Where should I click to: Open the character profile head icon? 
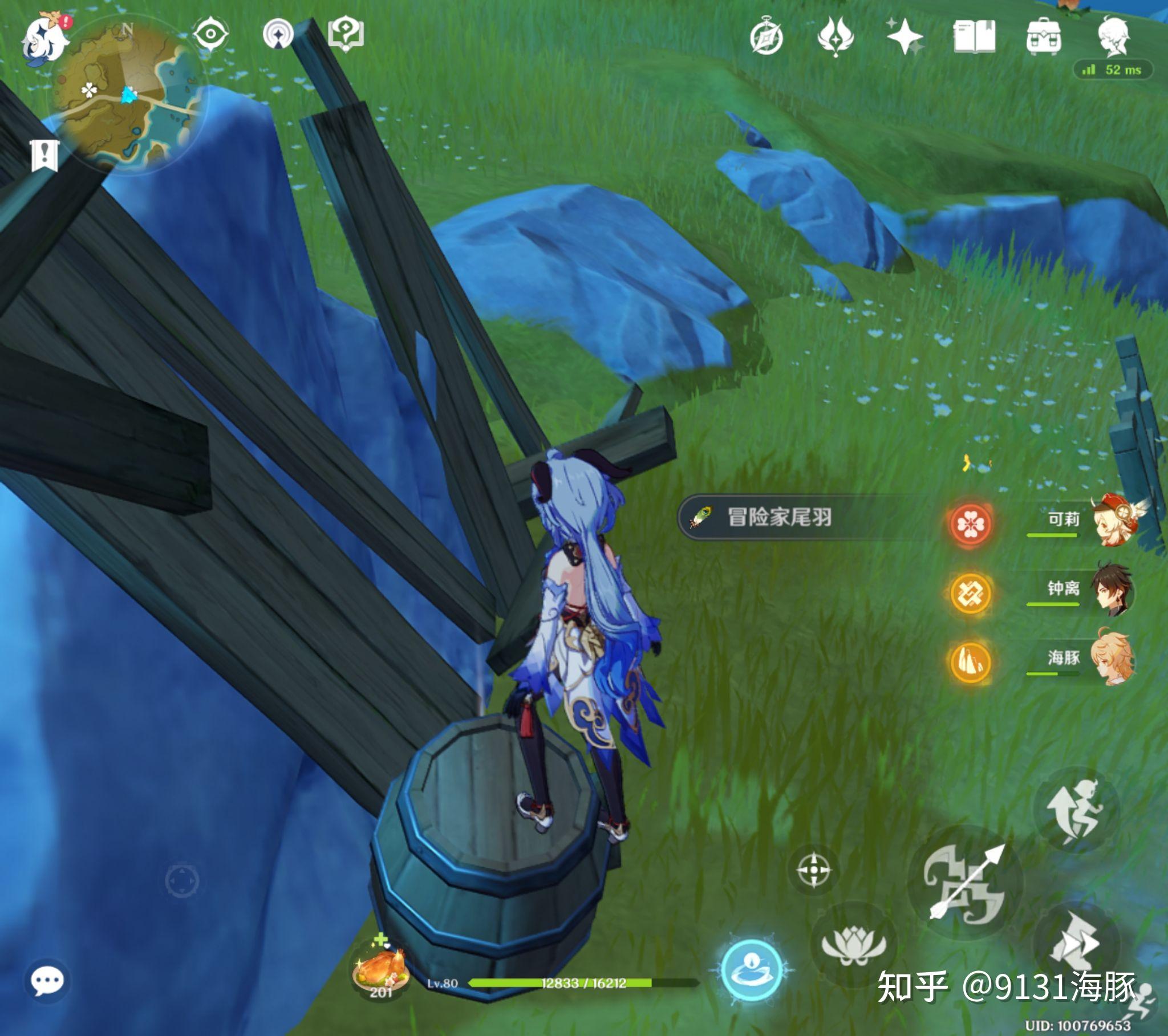pos(1113,36)
